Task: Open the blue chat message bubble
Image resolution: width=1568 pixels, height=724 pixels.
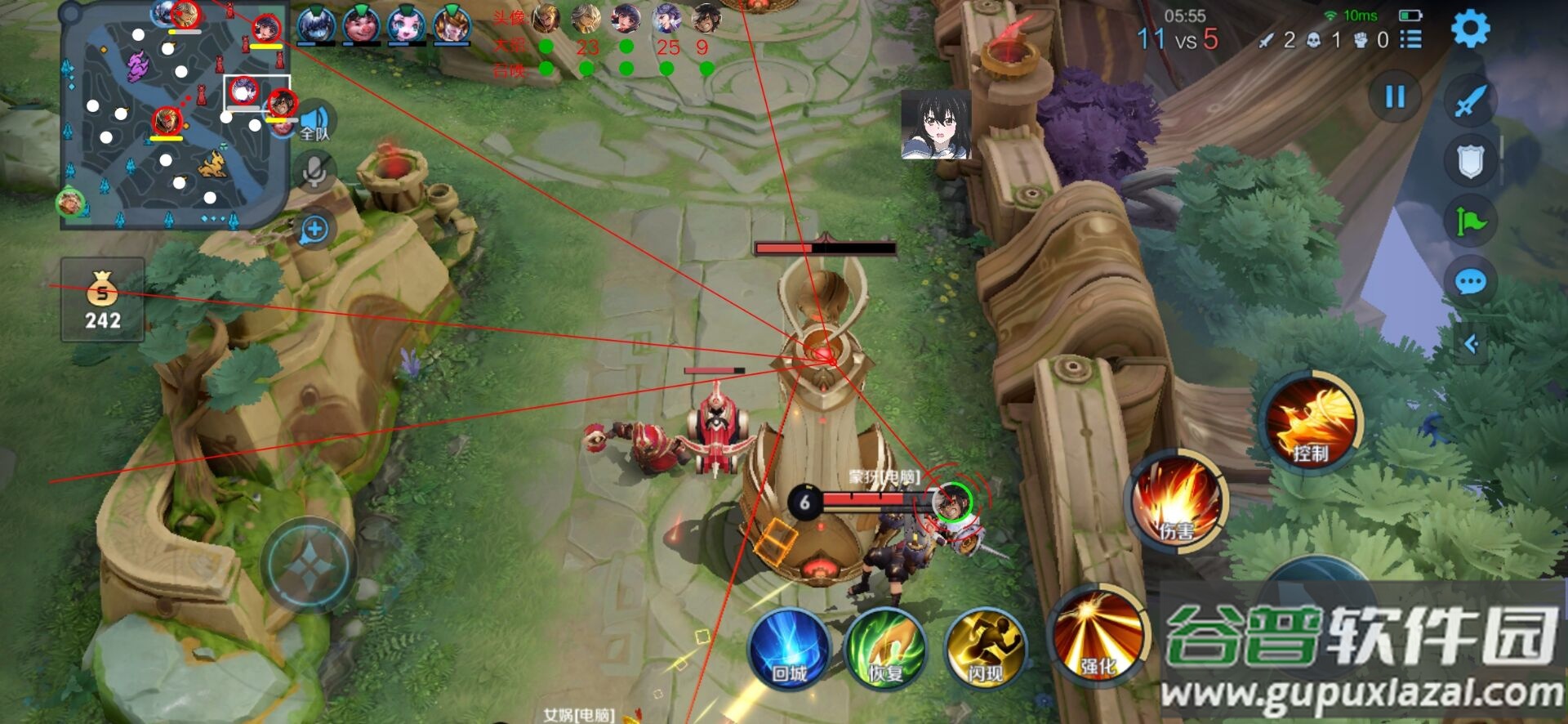Action: pos(1470,283)
